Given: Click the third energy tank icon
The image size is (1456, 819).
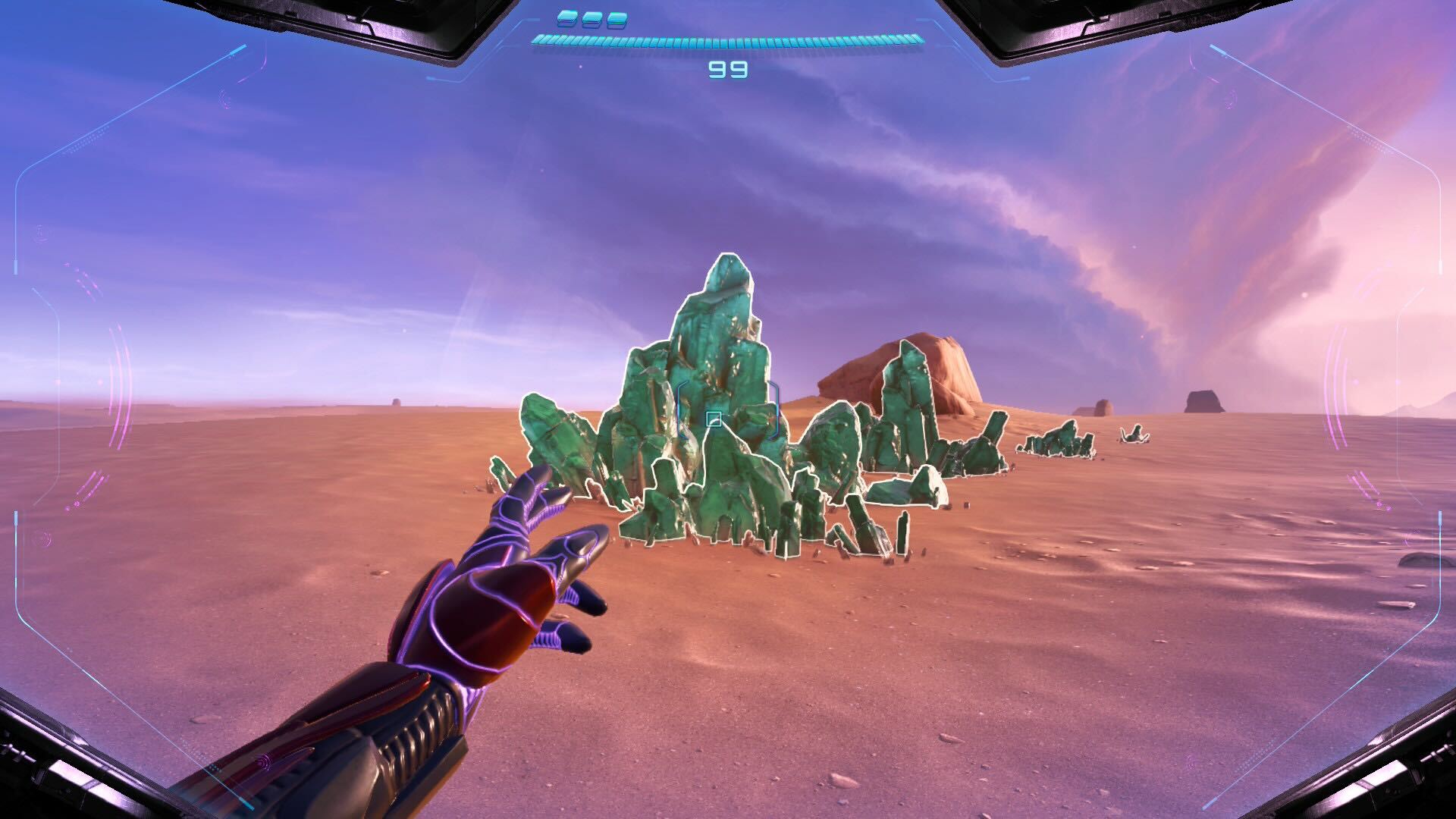Looking at the screenshot, I should (616, 20).
